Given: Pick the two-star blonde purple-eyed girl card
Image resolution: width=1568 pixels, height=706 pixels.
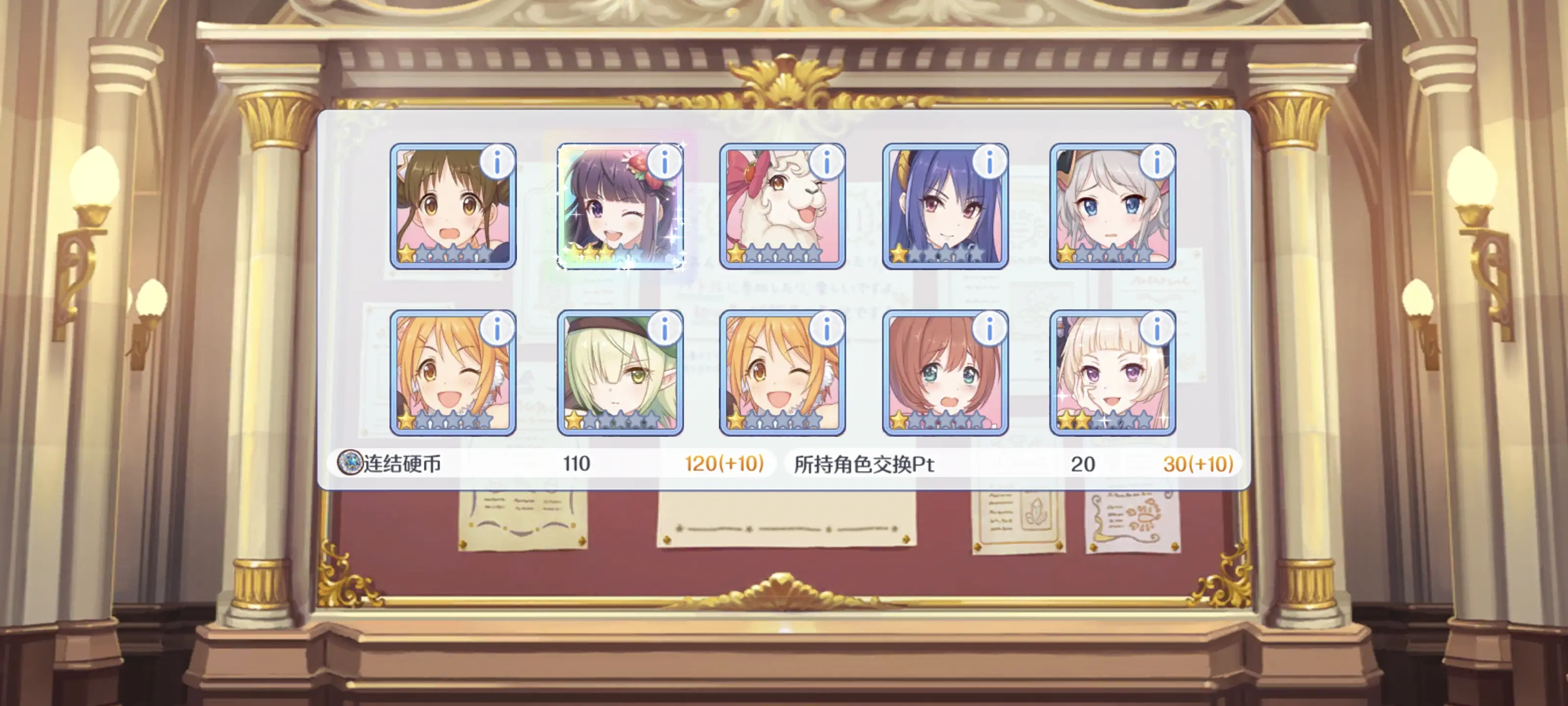Looking at the screenshot, I should coord(1112,374).
